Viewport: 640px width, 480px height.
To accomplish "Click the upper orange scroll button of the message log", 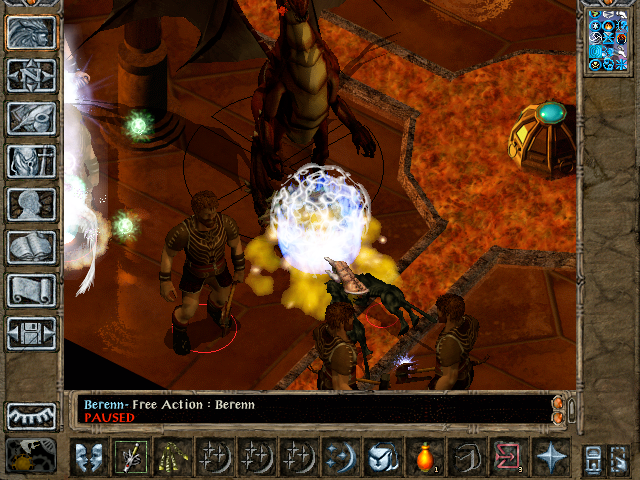I will [x=557, y=402].
